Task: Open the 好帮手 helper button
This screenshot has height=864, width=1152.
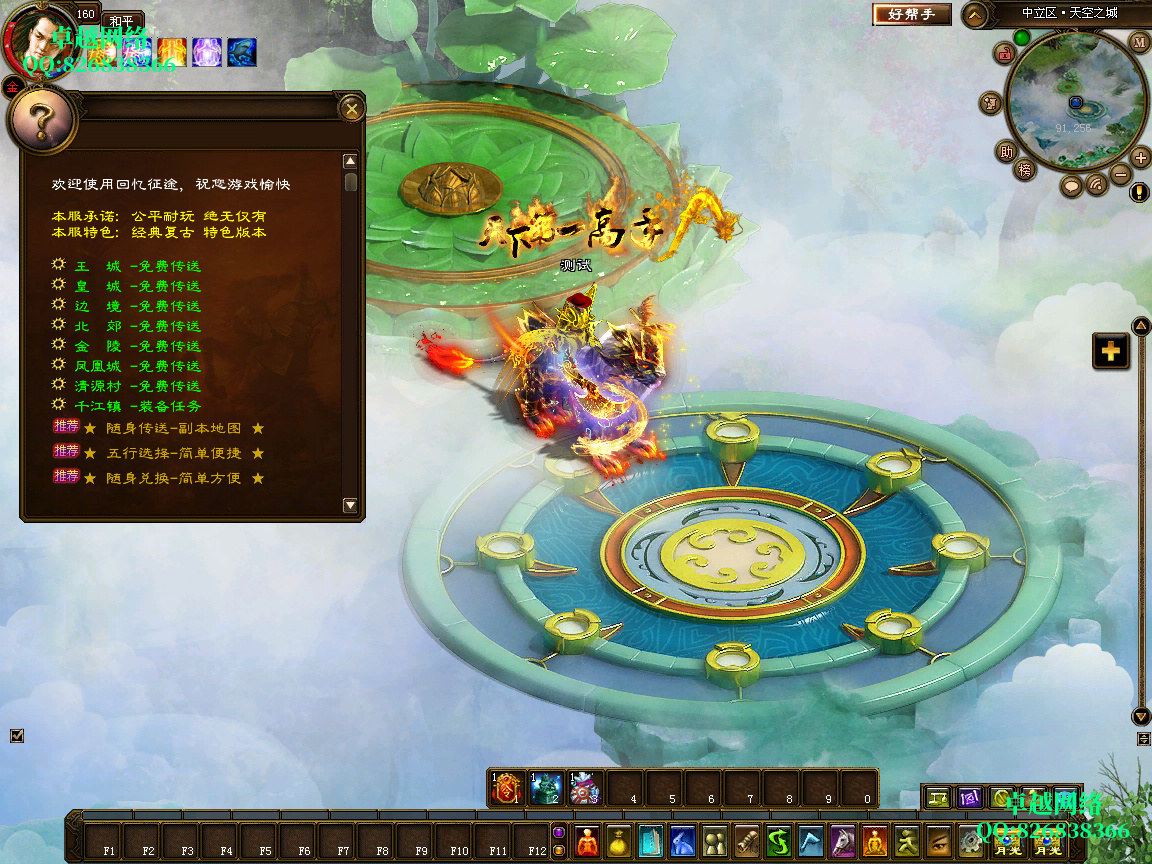Action: [911, 14]
